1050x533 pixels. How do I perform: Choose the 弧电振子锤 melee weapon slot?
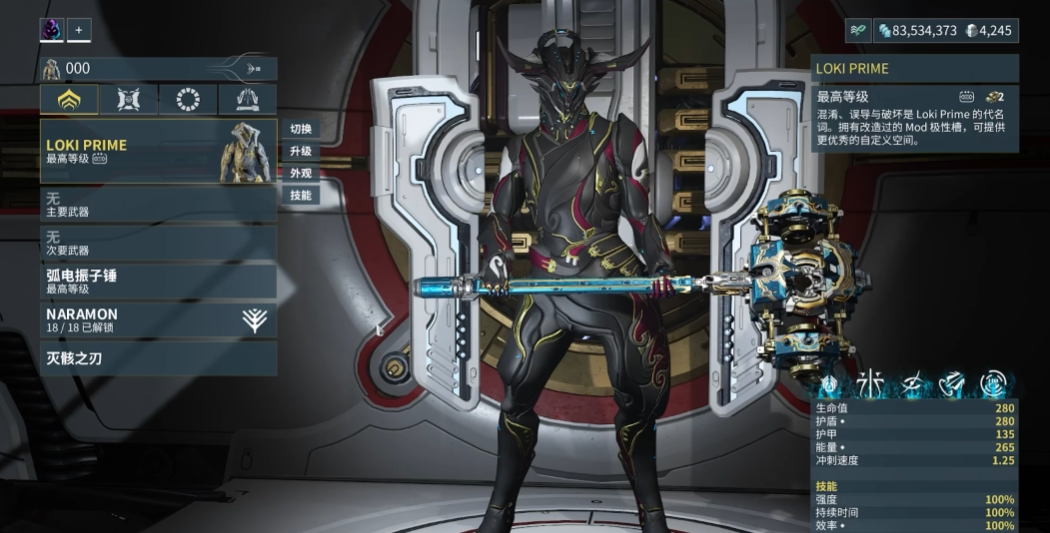pyautogui.click(x=158, y=281)
